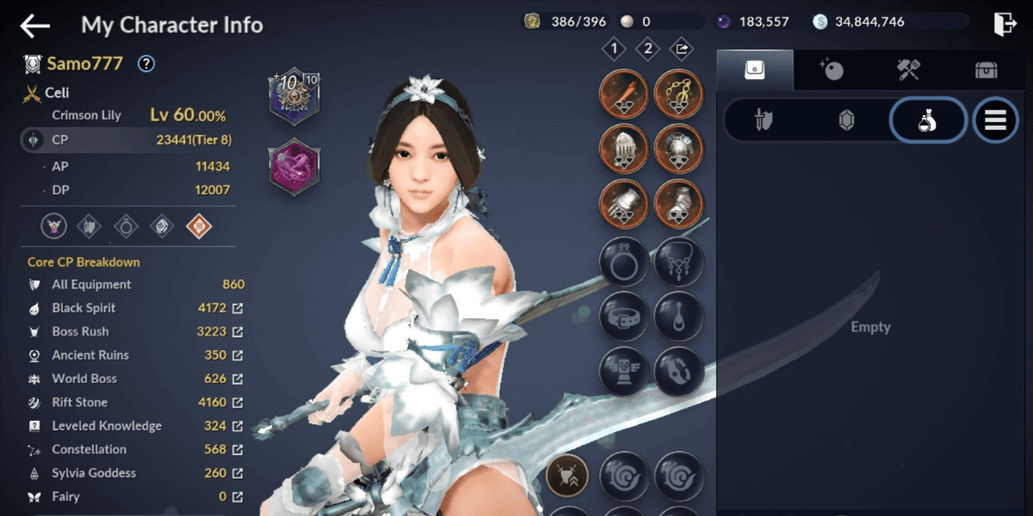
Task: Switch to equipment preset 1
Action: tap(614, 48)
